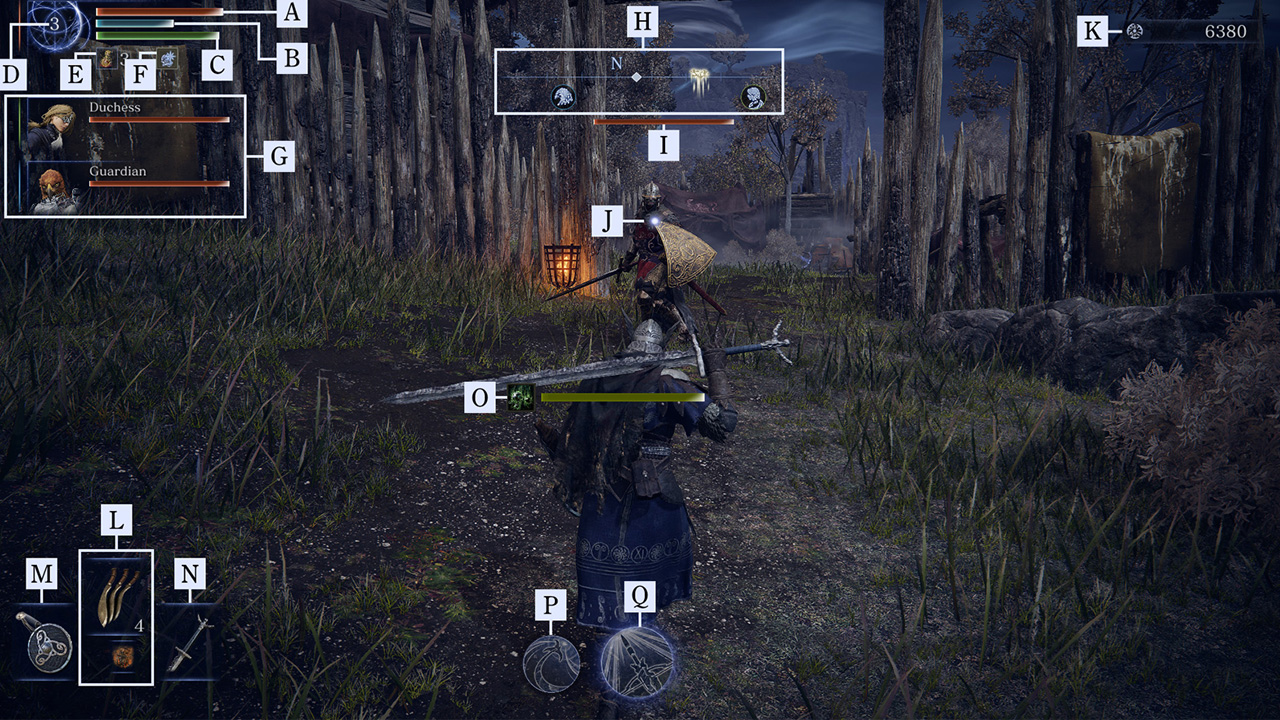Viewport: 1280px width, 720px height.
Task: Click the Duchess marker on the compass
Action: pos(752,97)
